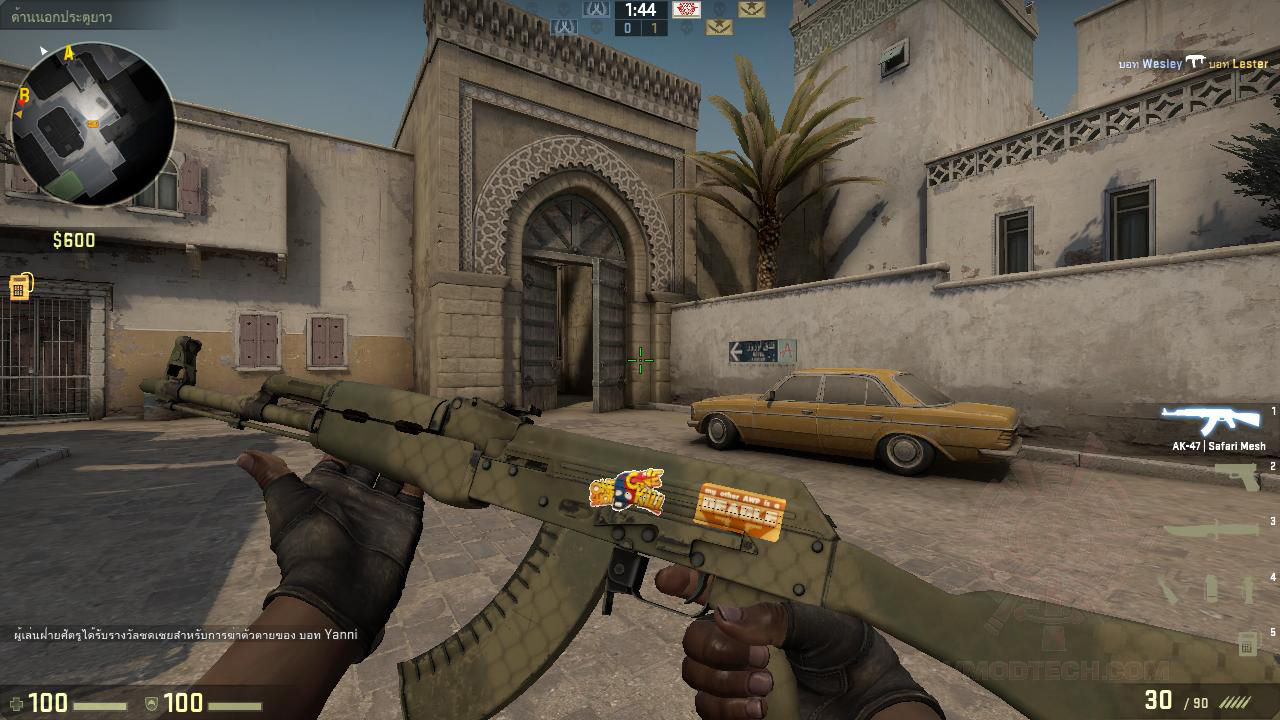This screenshot has height=720, width=1280.
Task: Click bombsite A marker on the radar
Action: 68,50
